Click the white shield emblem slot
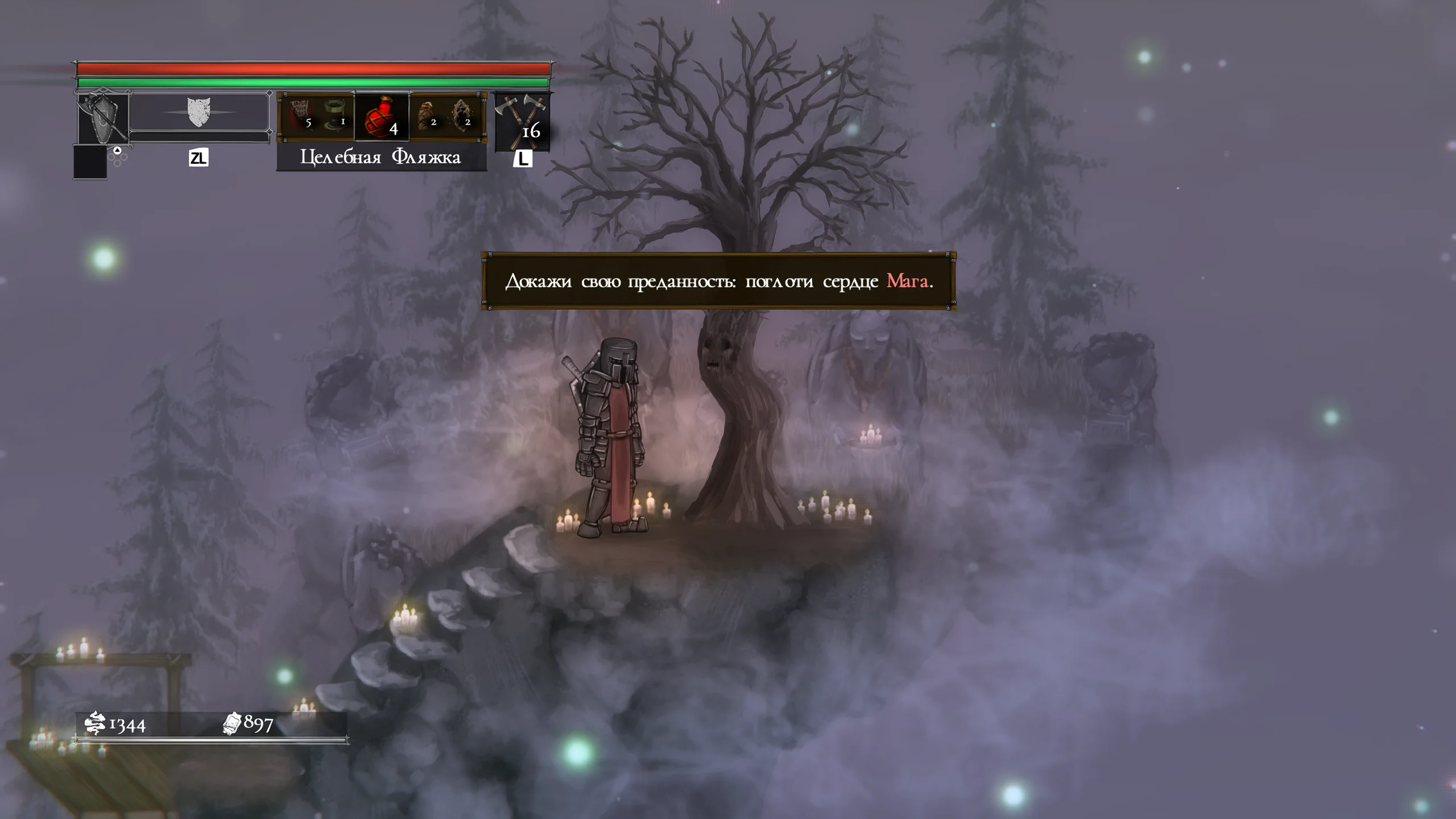Screen dimensions: 1456x819 pyautogui.click(x=198, y=113)
